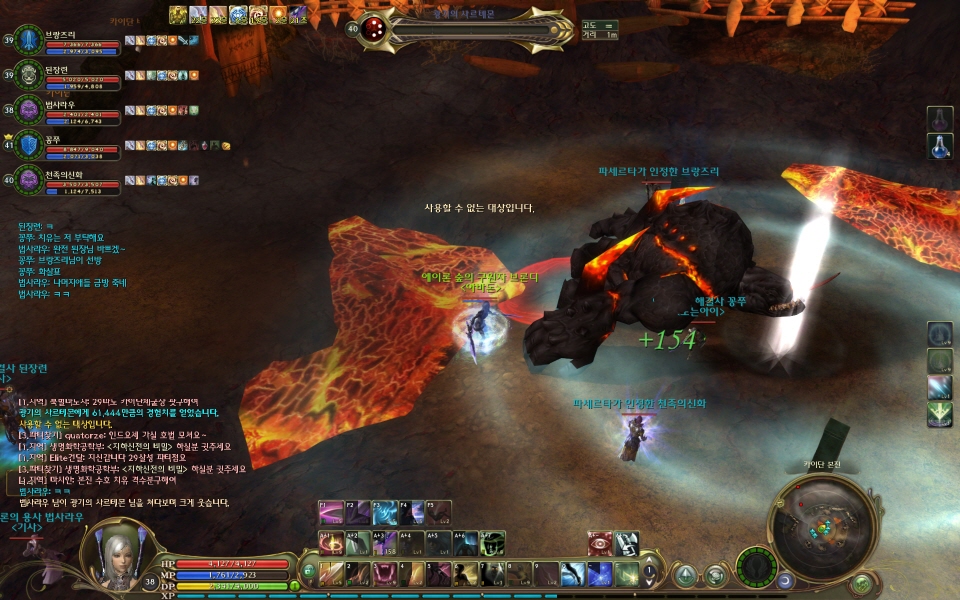This screenshot has width=960, height=600.
Task: Open the green circular winged emblem button
Action: [756, 568]
